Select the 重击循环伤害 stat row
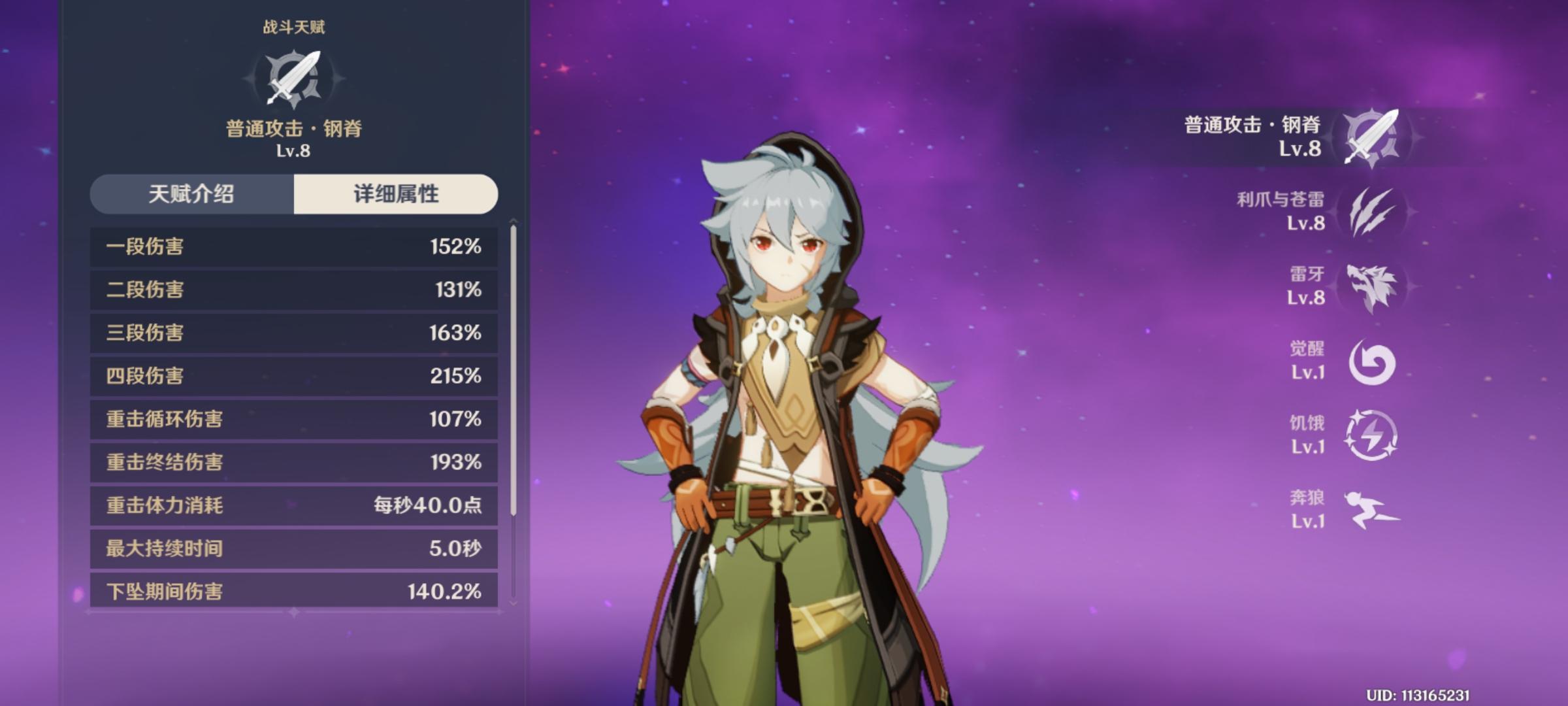1568x706 pixels. click(x=293, y=419)
